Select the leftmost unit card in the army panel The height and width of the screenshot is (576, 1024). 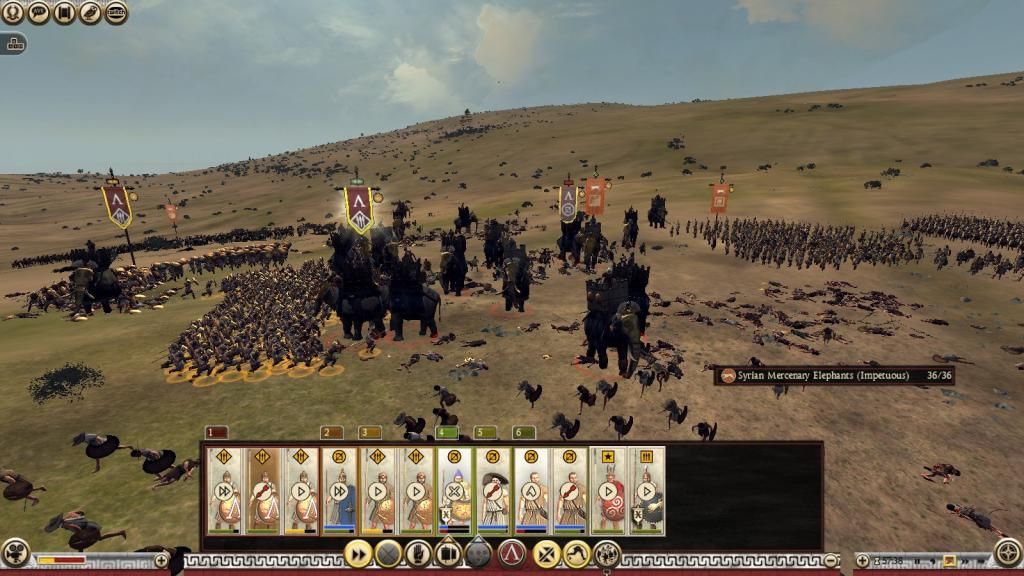[224, 490]
